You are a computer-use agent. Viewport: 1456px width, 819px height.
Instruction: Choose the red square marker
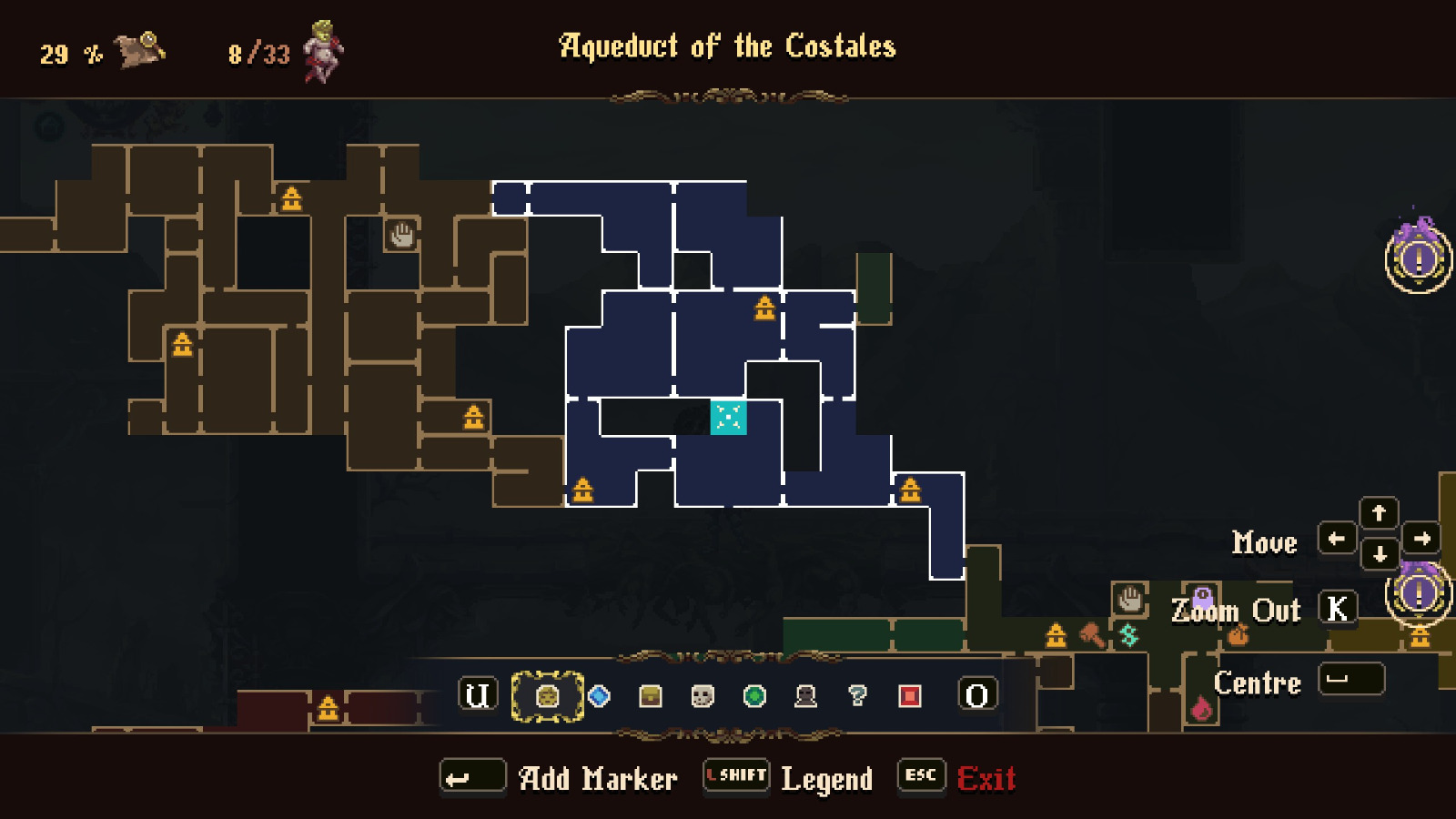[x=909, y=696]
